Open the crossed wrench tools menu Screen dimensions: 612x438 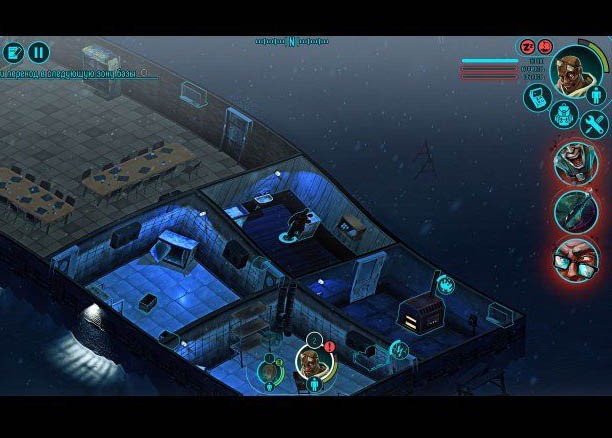click(x=594, y=124)
